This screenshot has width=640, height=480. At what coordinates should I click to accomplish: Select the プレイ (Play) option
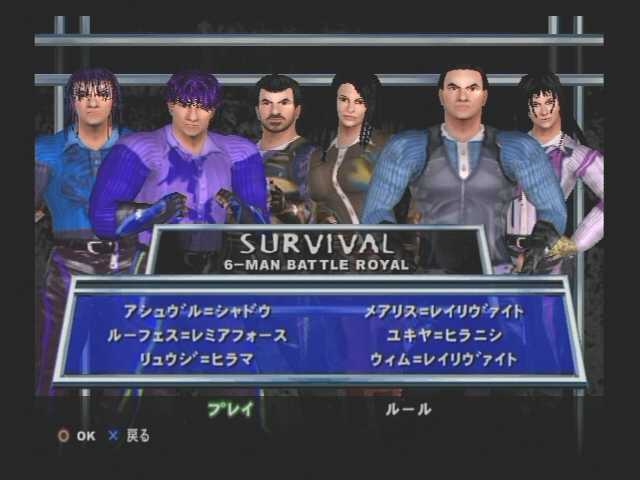click(231, 409)
